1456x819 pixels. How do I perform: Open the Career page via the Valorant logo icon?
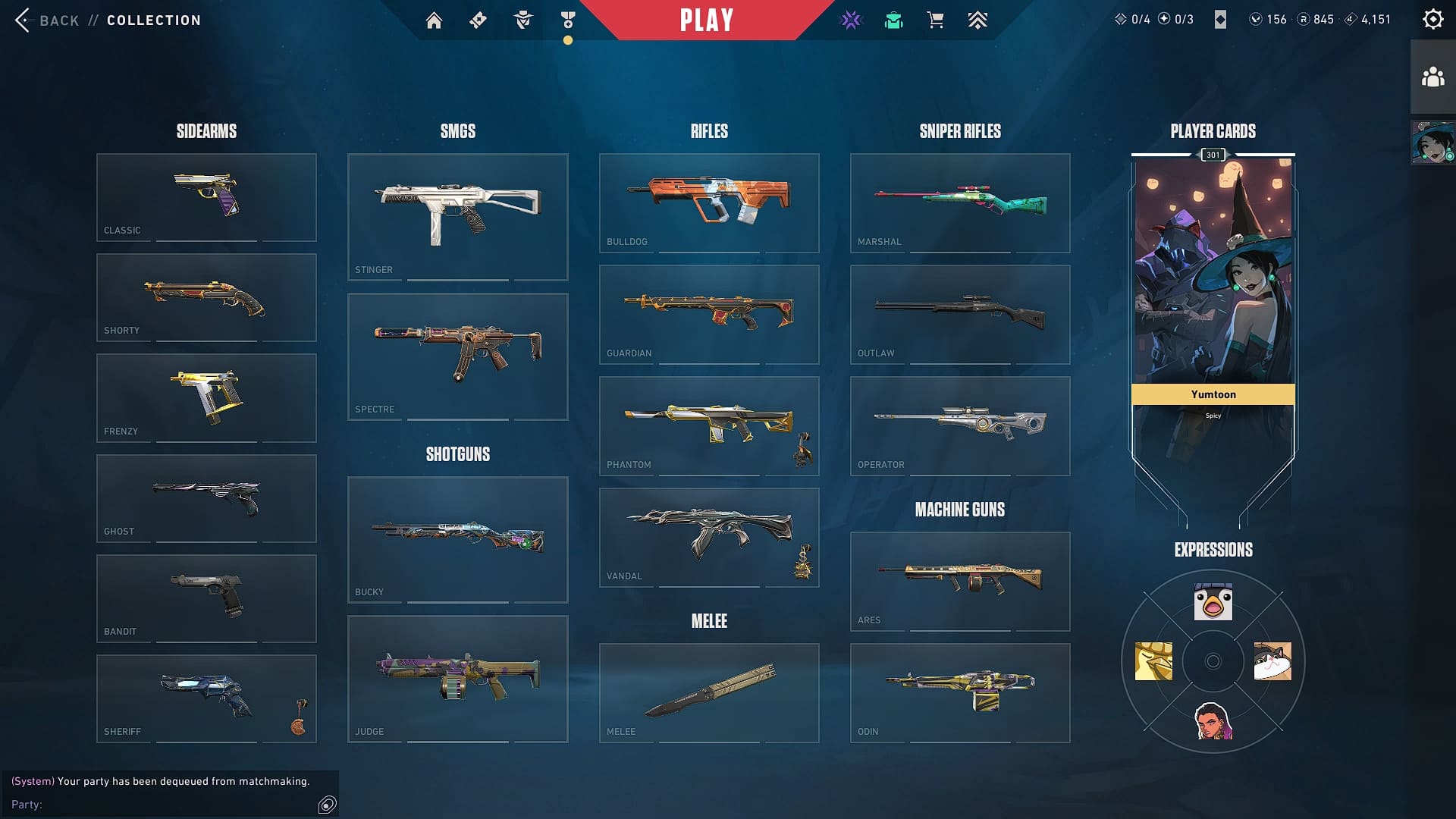[852, 20]
